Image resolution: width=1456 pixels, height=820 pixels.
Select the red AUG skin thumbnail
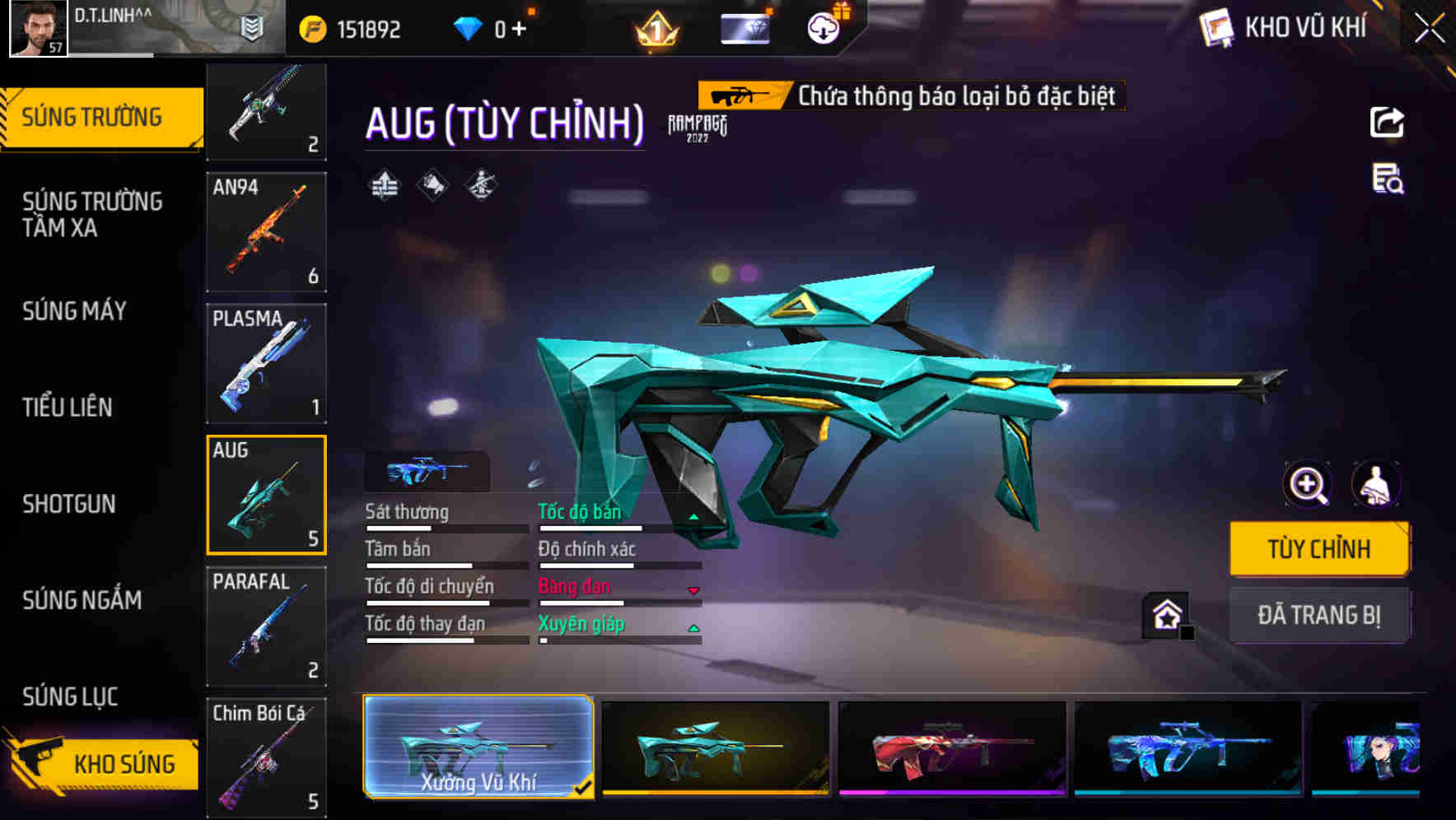pos(951,748)
